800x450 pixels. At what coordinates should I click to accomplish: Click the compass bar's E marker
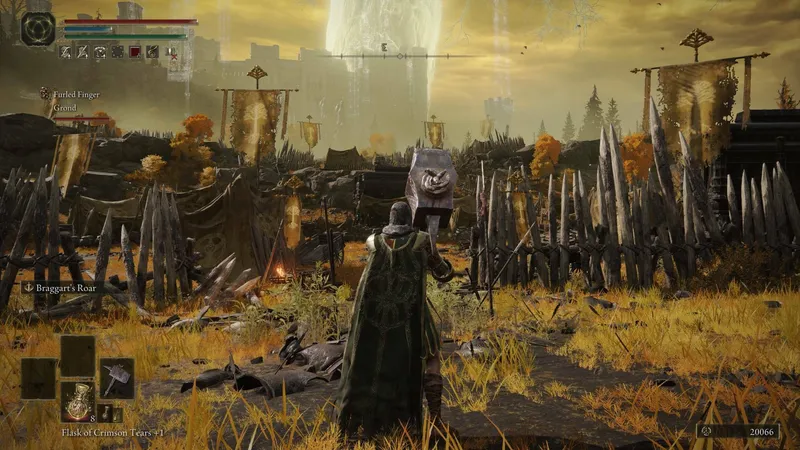(384, 47)
